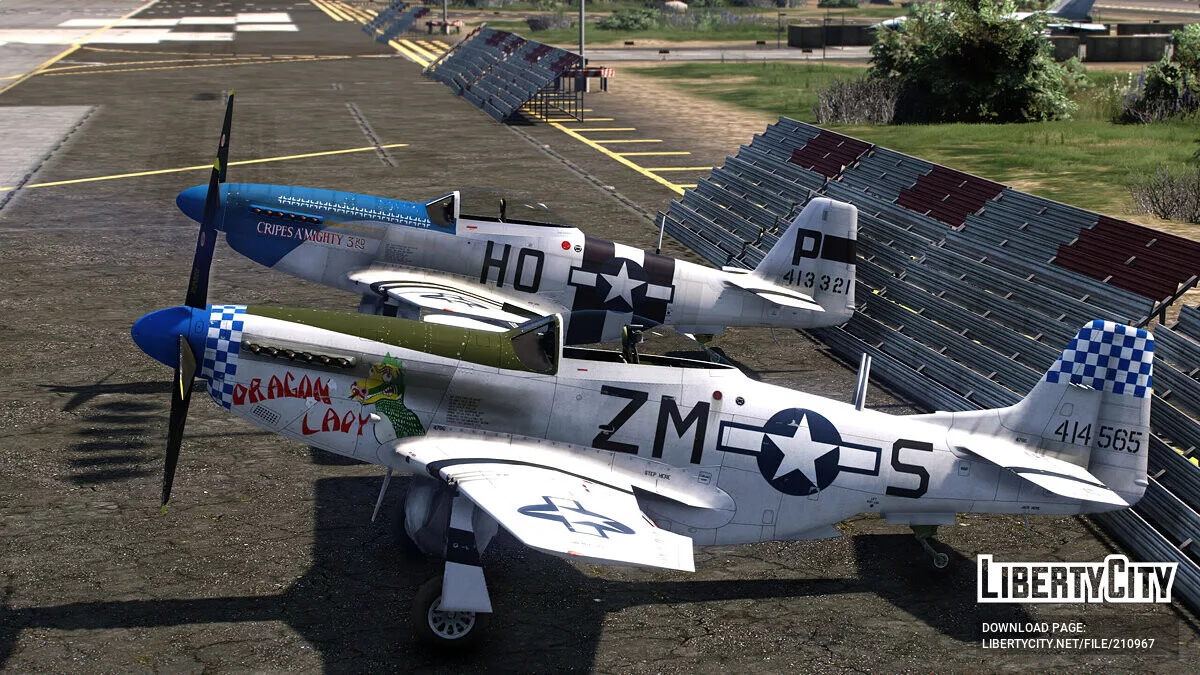Image resolution: width=1200 pixels, height=675 pixels.
Task: Open the libertycity.net/file/210967 download link
Action: click(1067, 643)
